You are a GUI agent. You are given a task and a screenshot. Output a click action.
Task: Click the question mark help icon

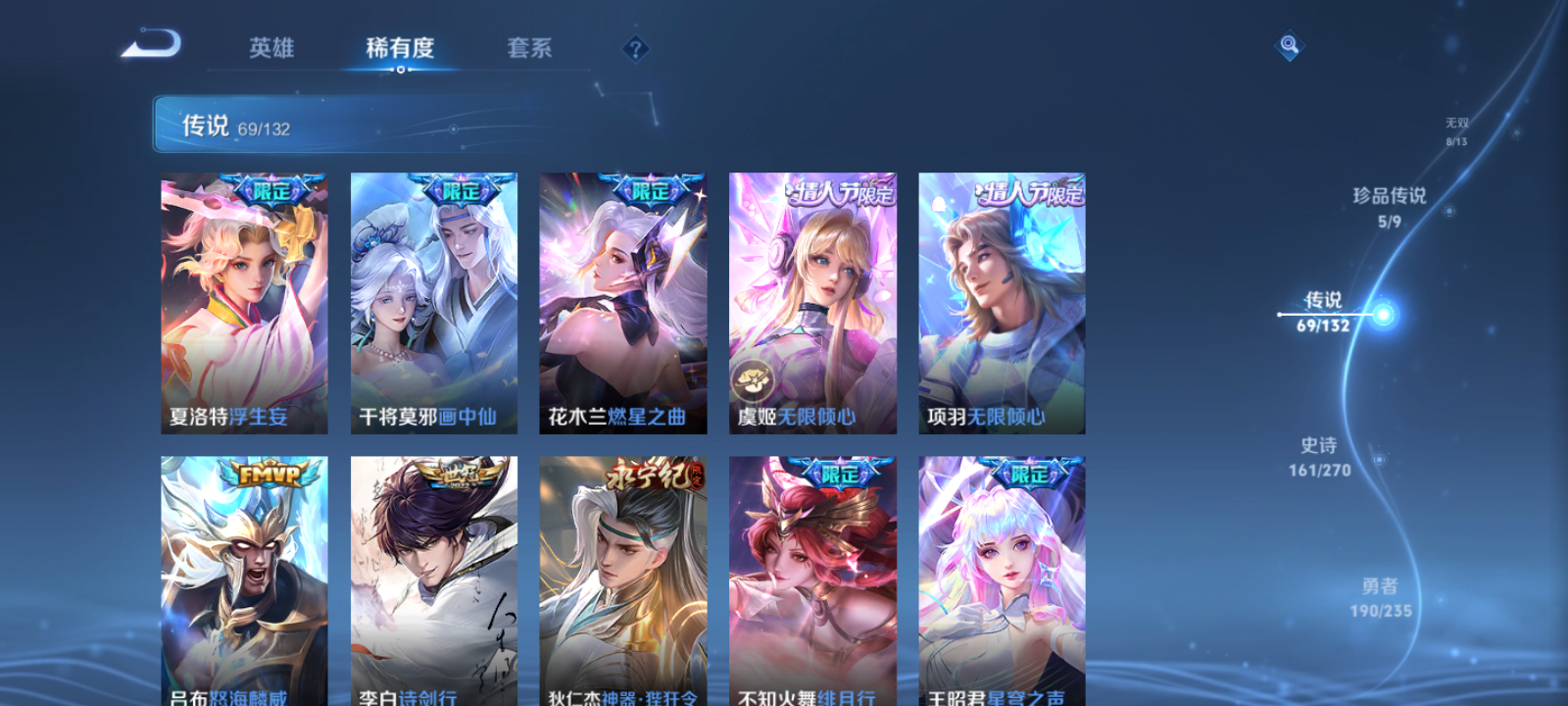click(635, 46)
